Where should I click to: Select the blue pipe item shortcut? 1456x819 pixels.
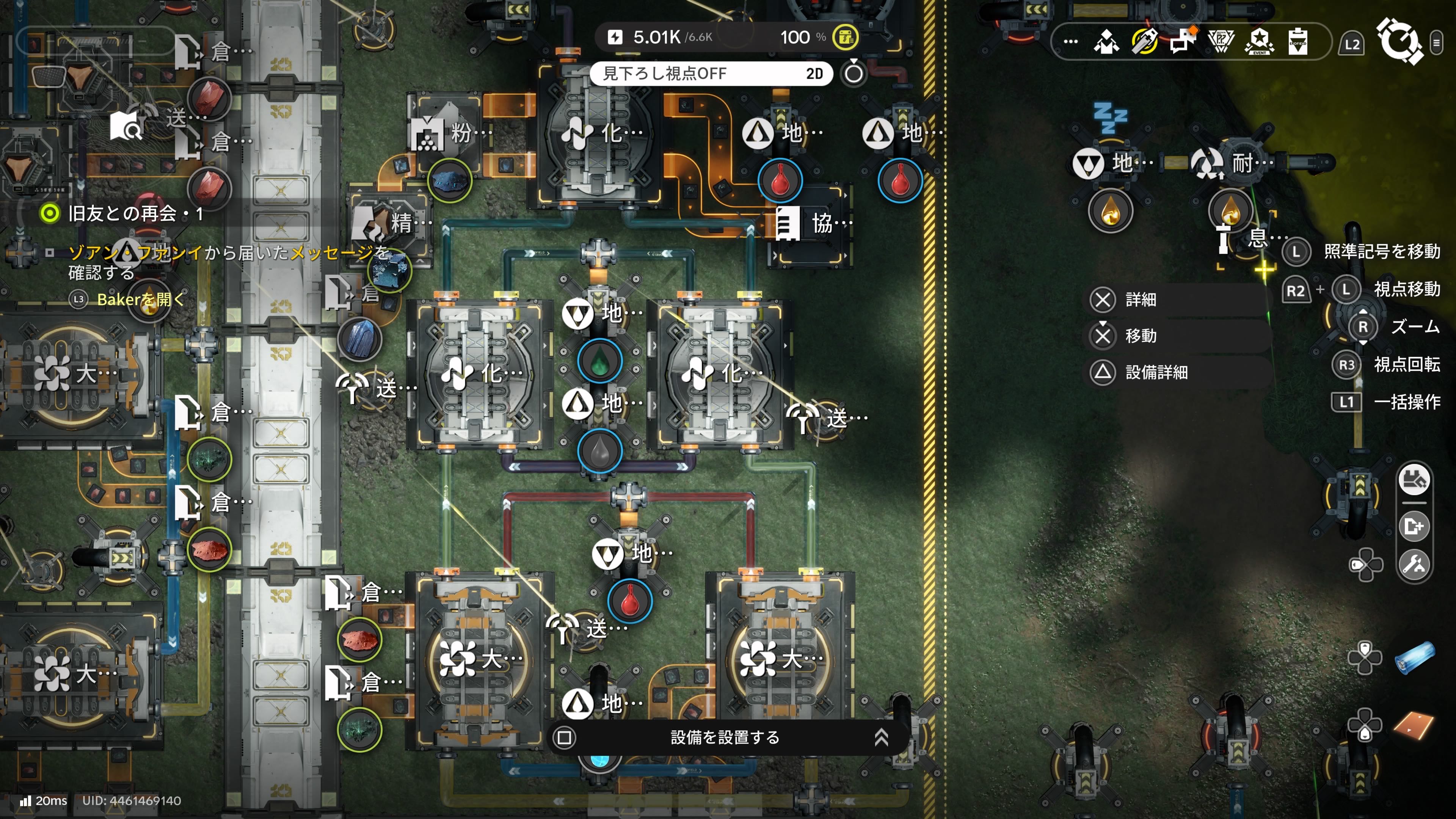[x=1415, y=658]
